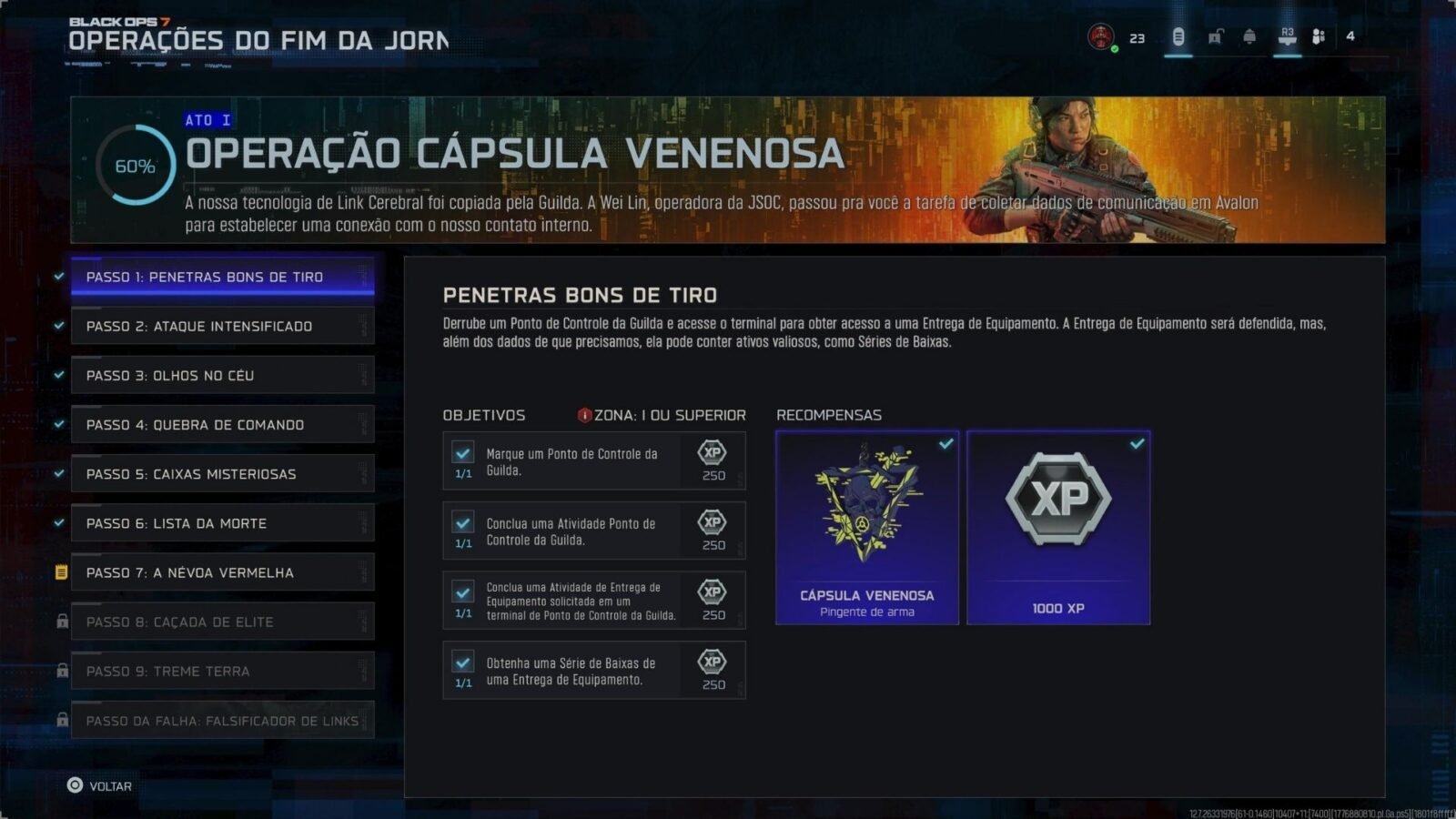View Passo 6: Lista da Morte
This screenshot has width=1456, height=819.
pyautogui.click(x=222, y=523)
